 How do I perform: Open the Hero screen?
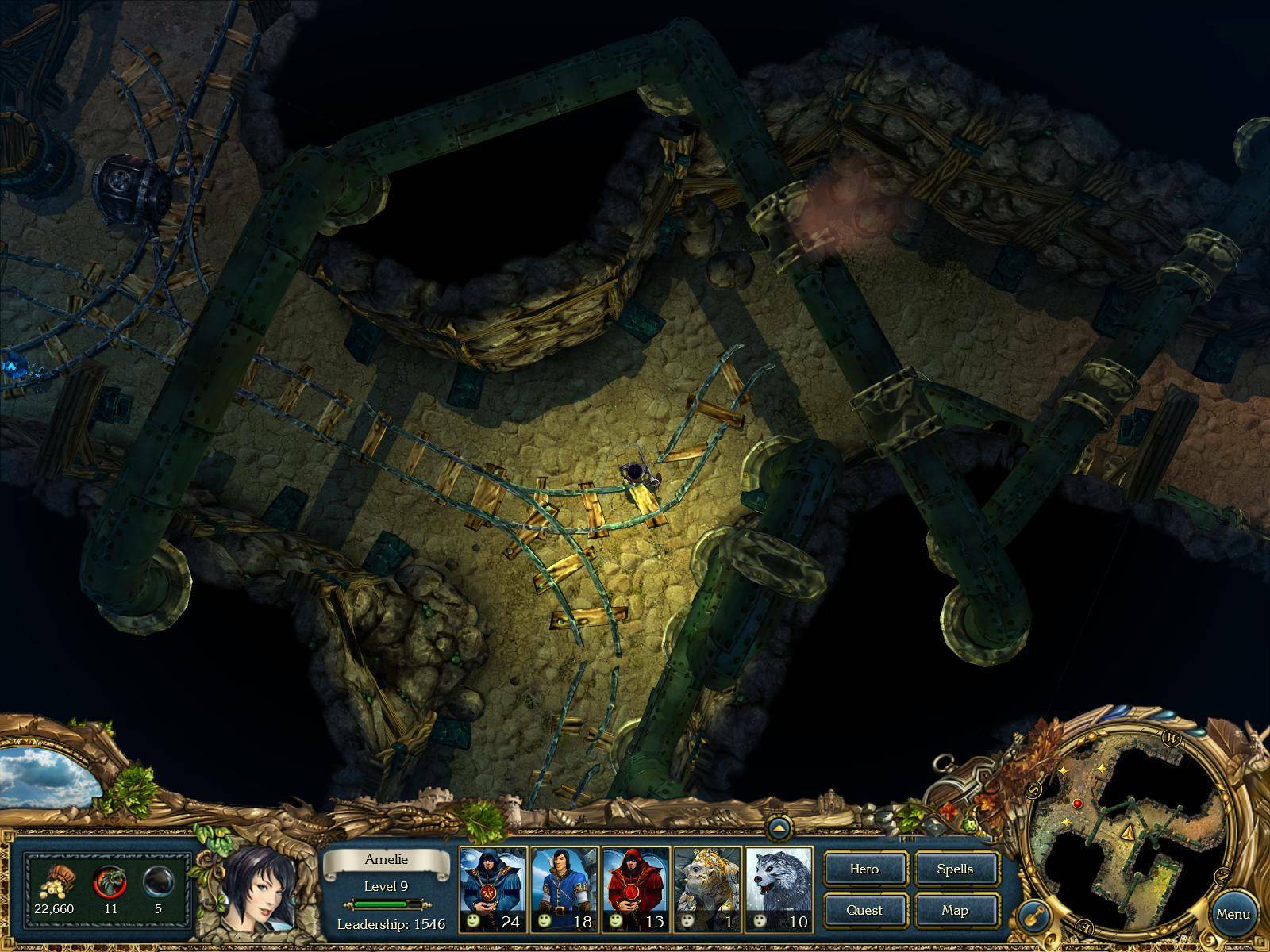click(x=864, y=869)
